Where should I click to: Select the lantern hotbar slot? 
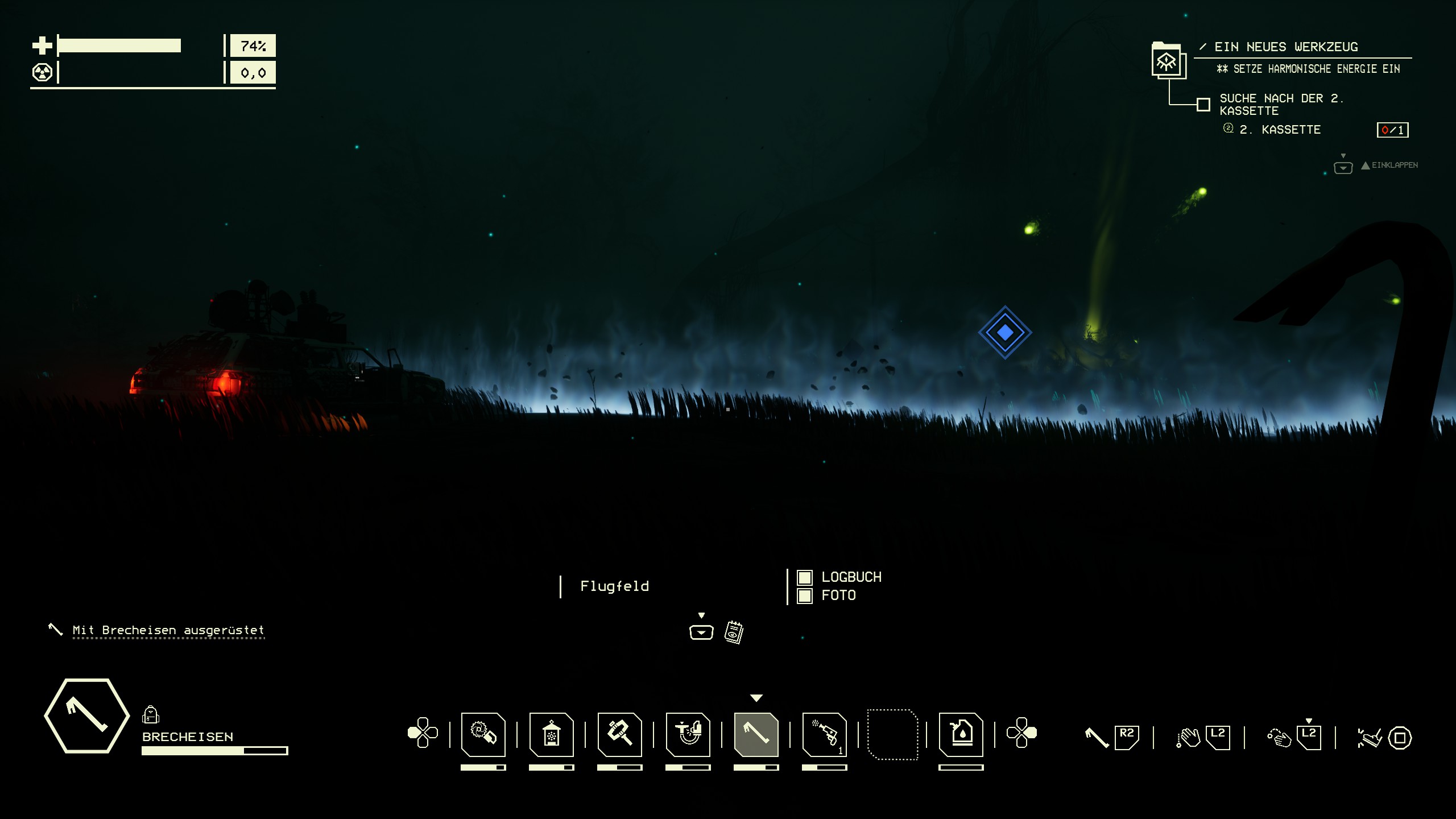point(551,734)
